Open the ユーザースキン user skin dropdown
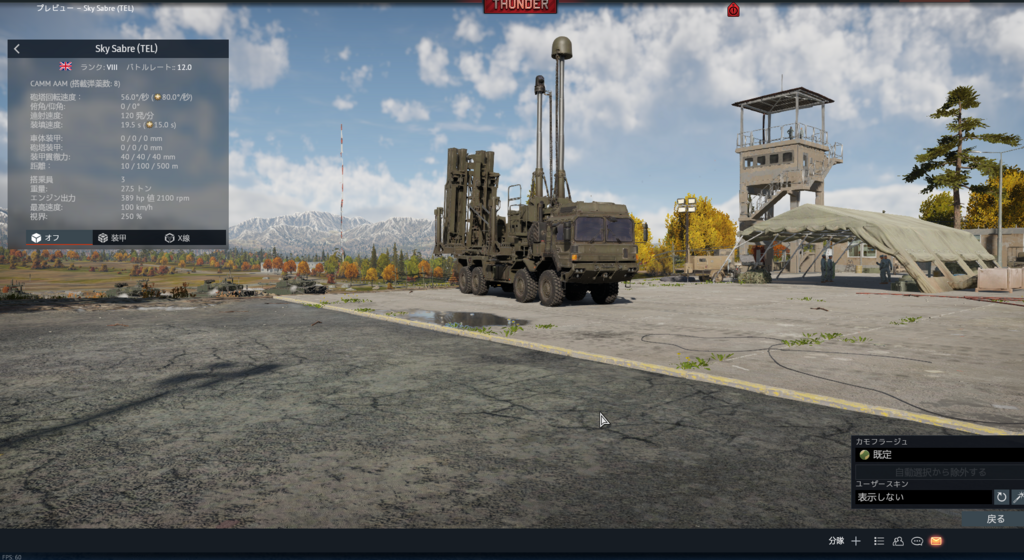Screen dimensions: 1024x560 pos(922,497)
